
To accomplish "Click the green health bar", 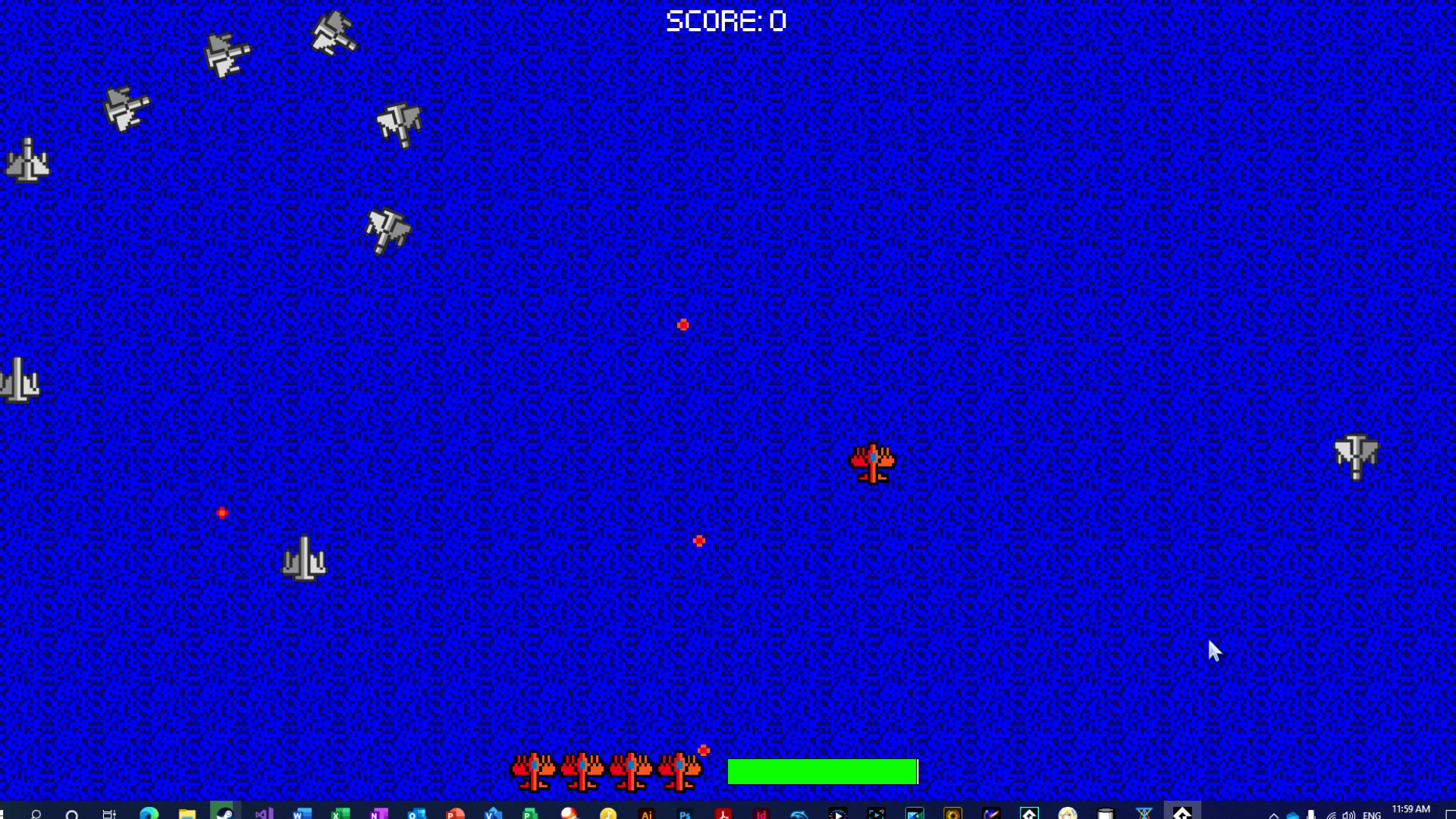I will point(821,771).
